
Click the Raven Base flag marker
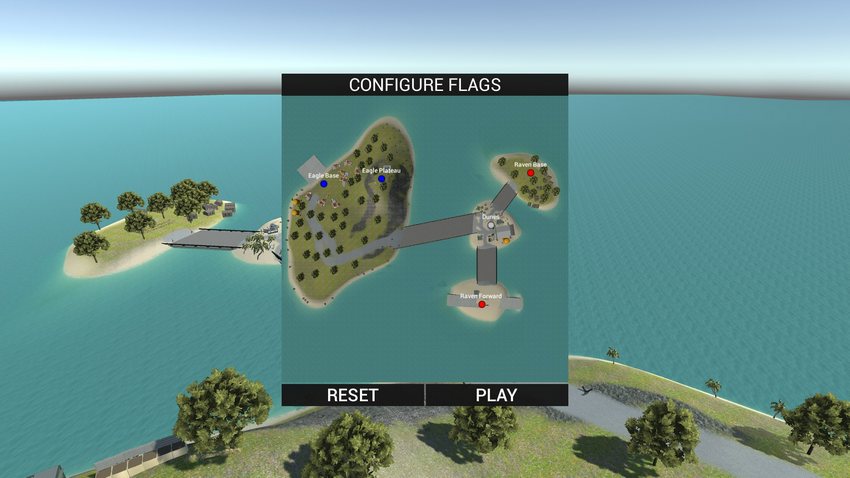pos(531,173)
